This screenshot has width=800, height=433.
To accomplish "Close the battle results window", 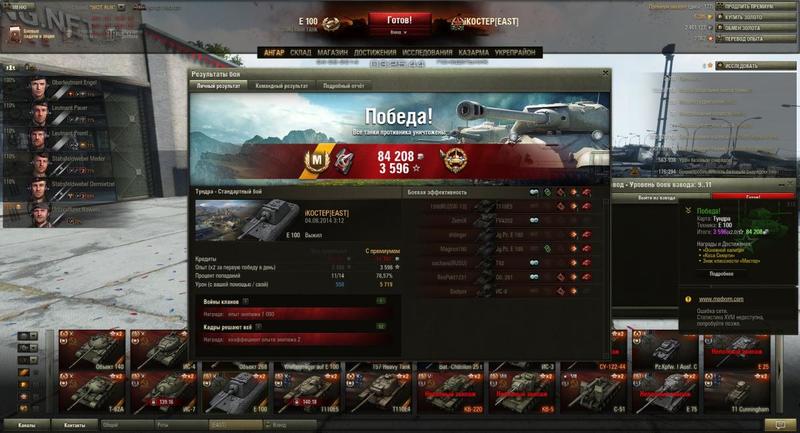I will [604, 75].
